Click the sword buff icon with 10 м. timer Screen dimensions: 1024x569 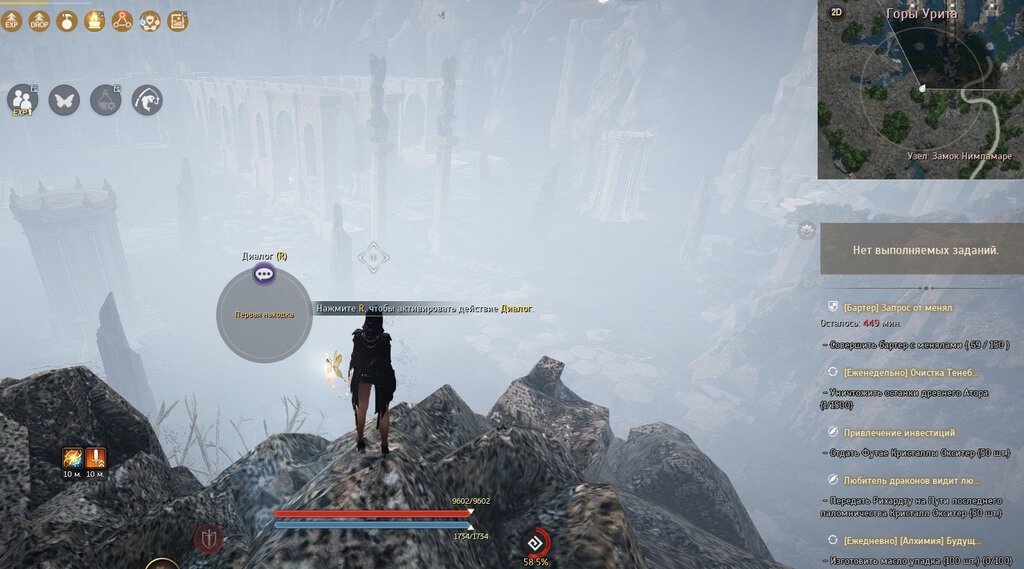(x=96, y=458)
